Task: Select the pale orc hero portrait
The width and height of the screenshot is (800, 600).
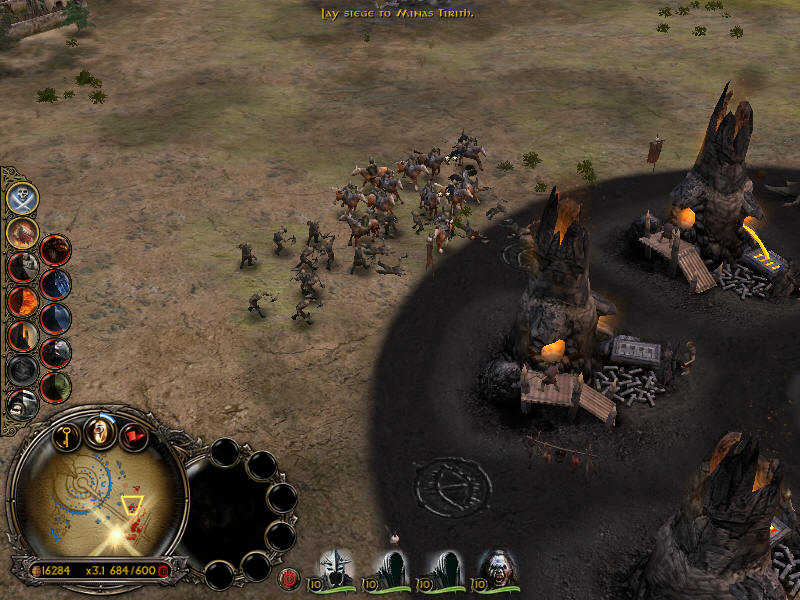Action: pos(497,568)
